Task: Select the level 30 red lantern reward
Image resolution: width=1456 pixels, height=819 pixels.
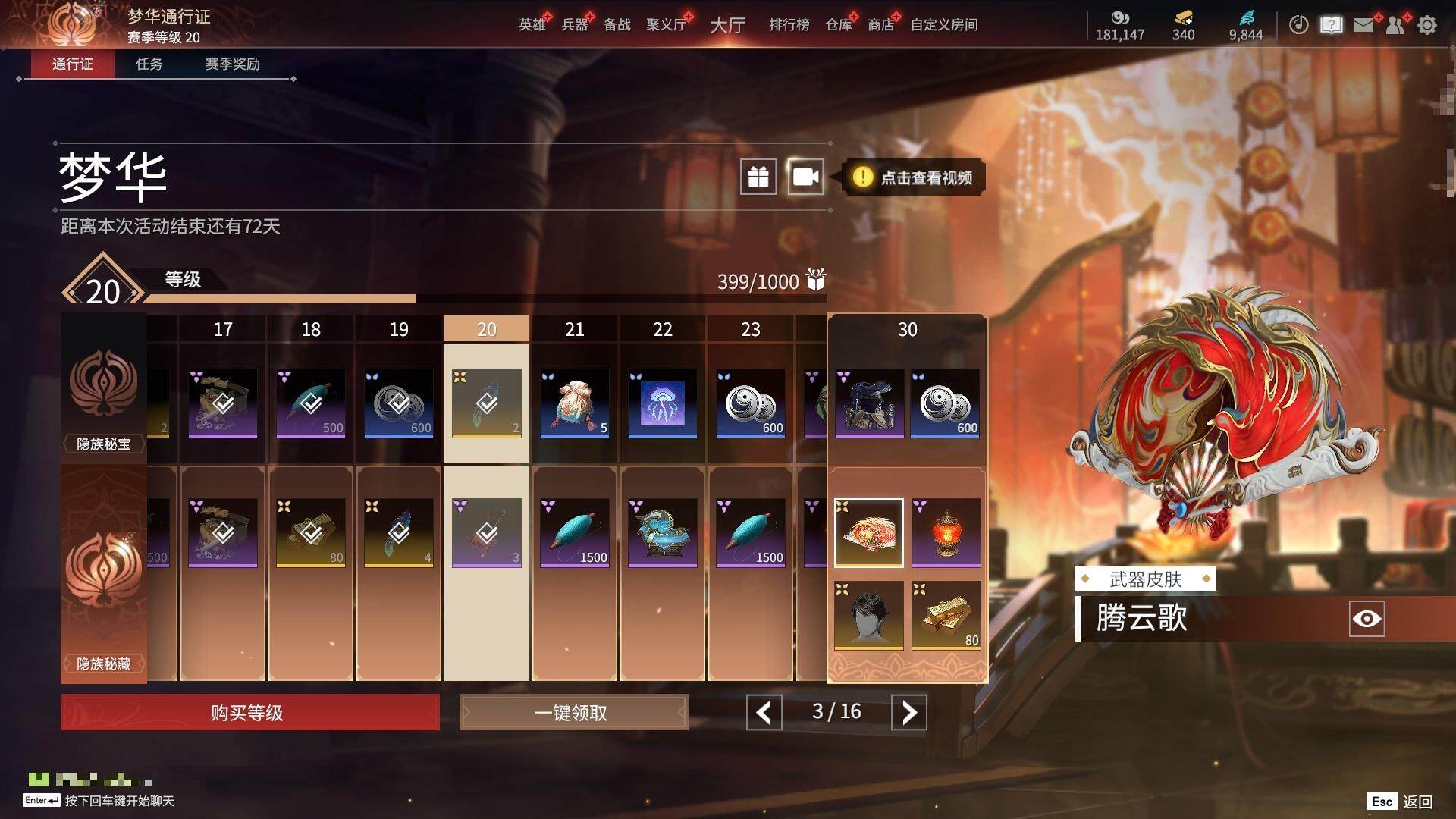Action: click(946, 532)
